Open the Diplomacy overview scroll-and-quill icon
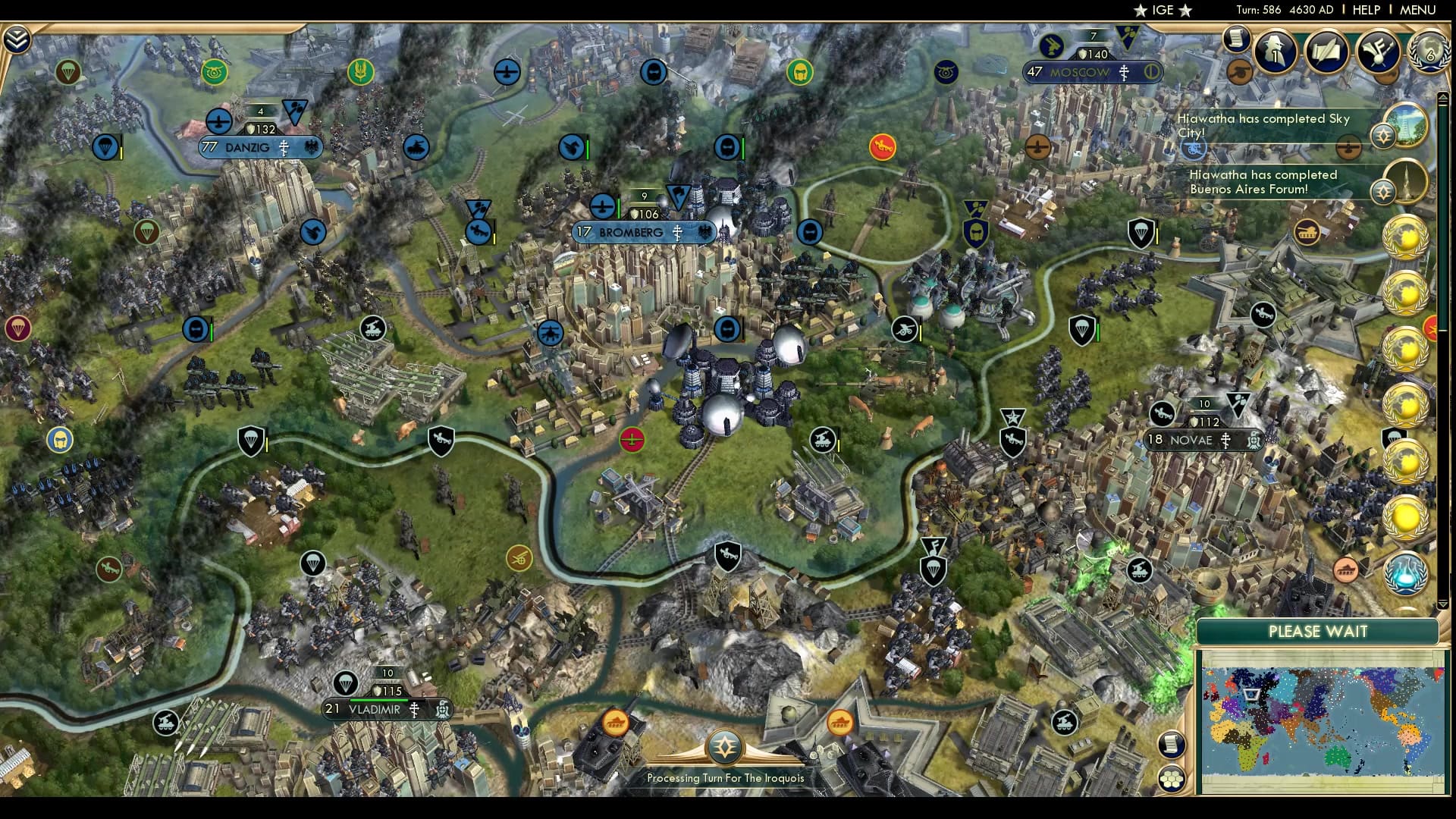Viewport: 1456px width, 819px height. [x=1326, y=50]
